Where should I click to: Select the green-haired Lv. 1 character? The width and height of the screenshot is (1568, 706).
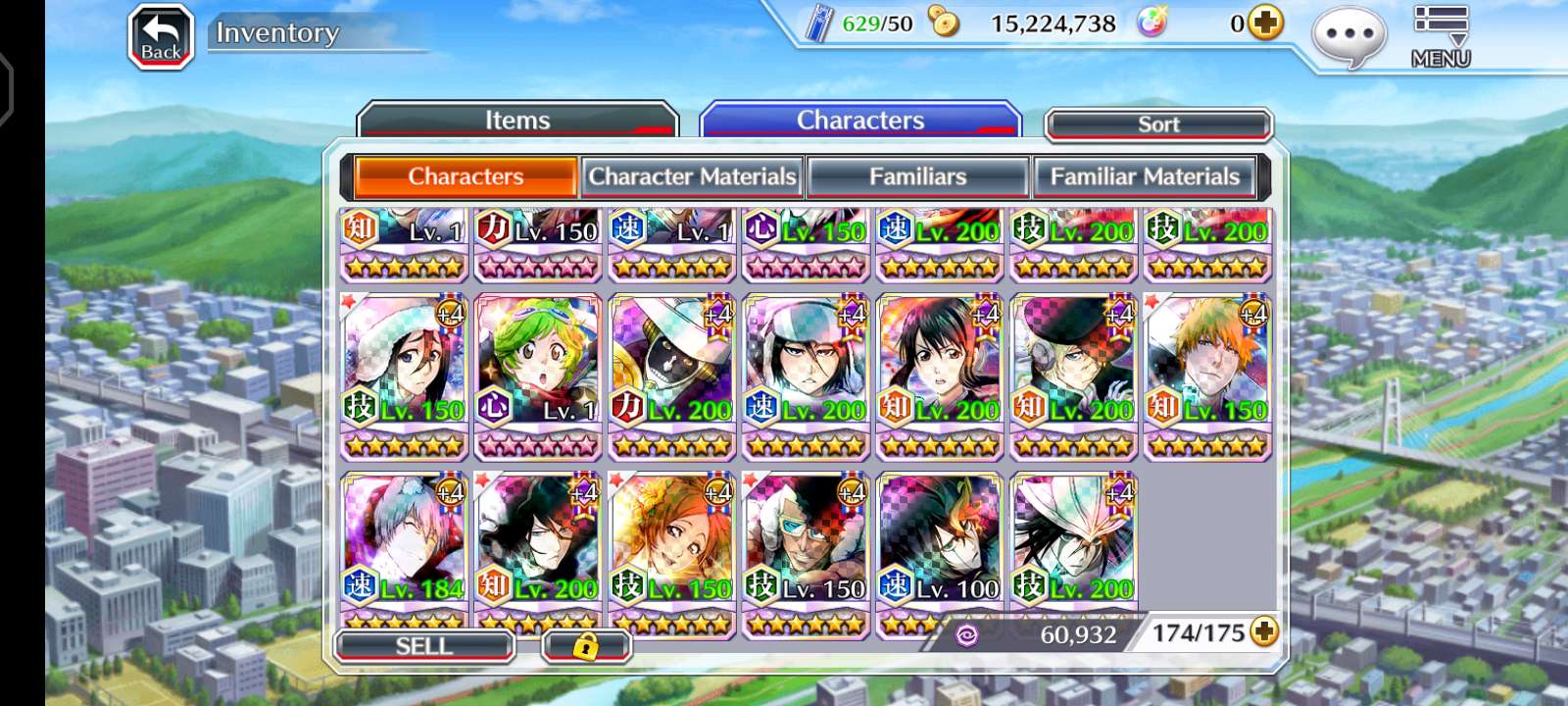(x=538, y=365)
